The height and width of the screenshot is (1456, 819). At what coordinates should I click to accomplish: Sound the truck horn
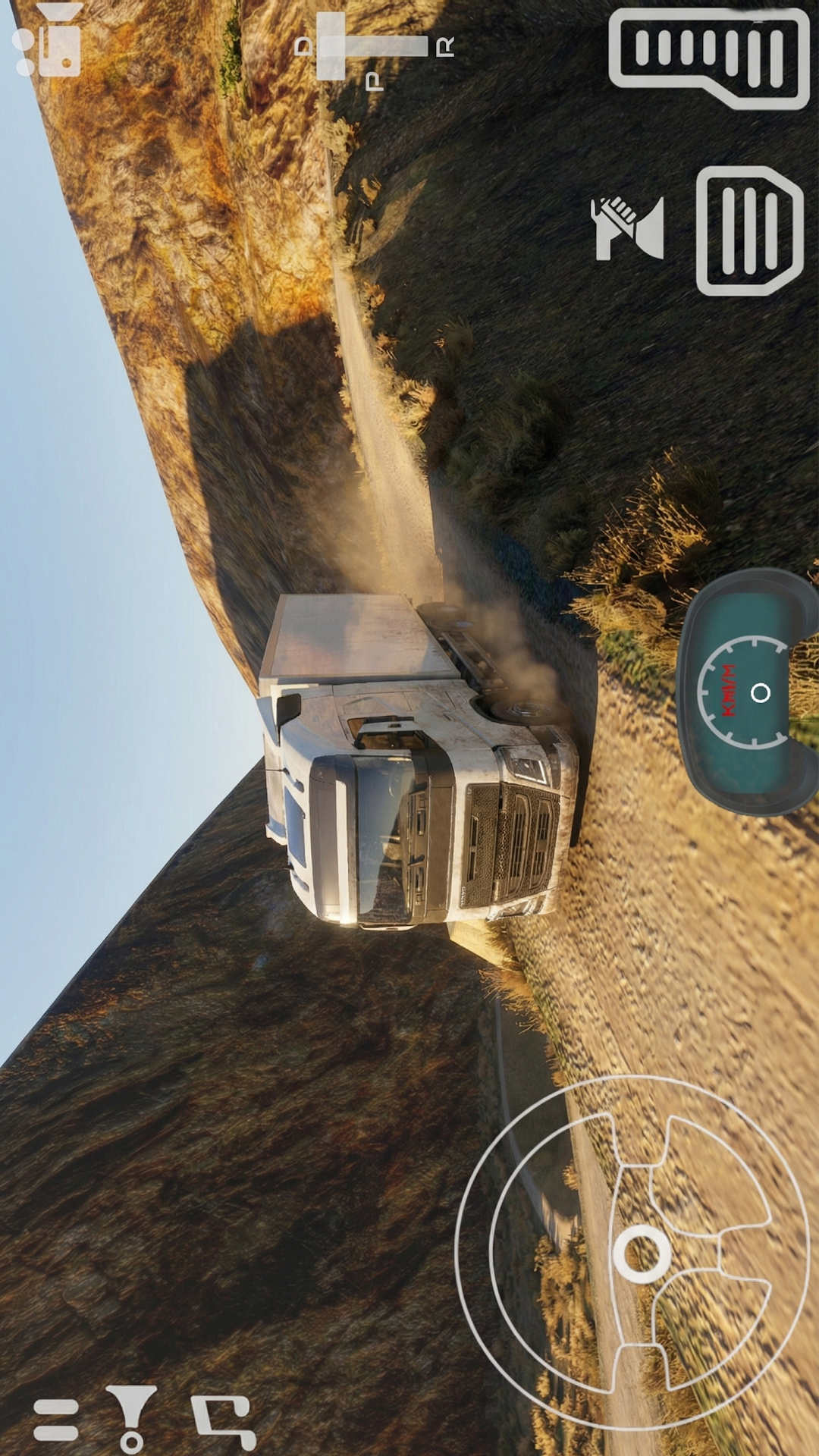point(627,228)
